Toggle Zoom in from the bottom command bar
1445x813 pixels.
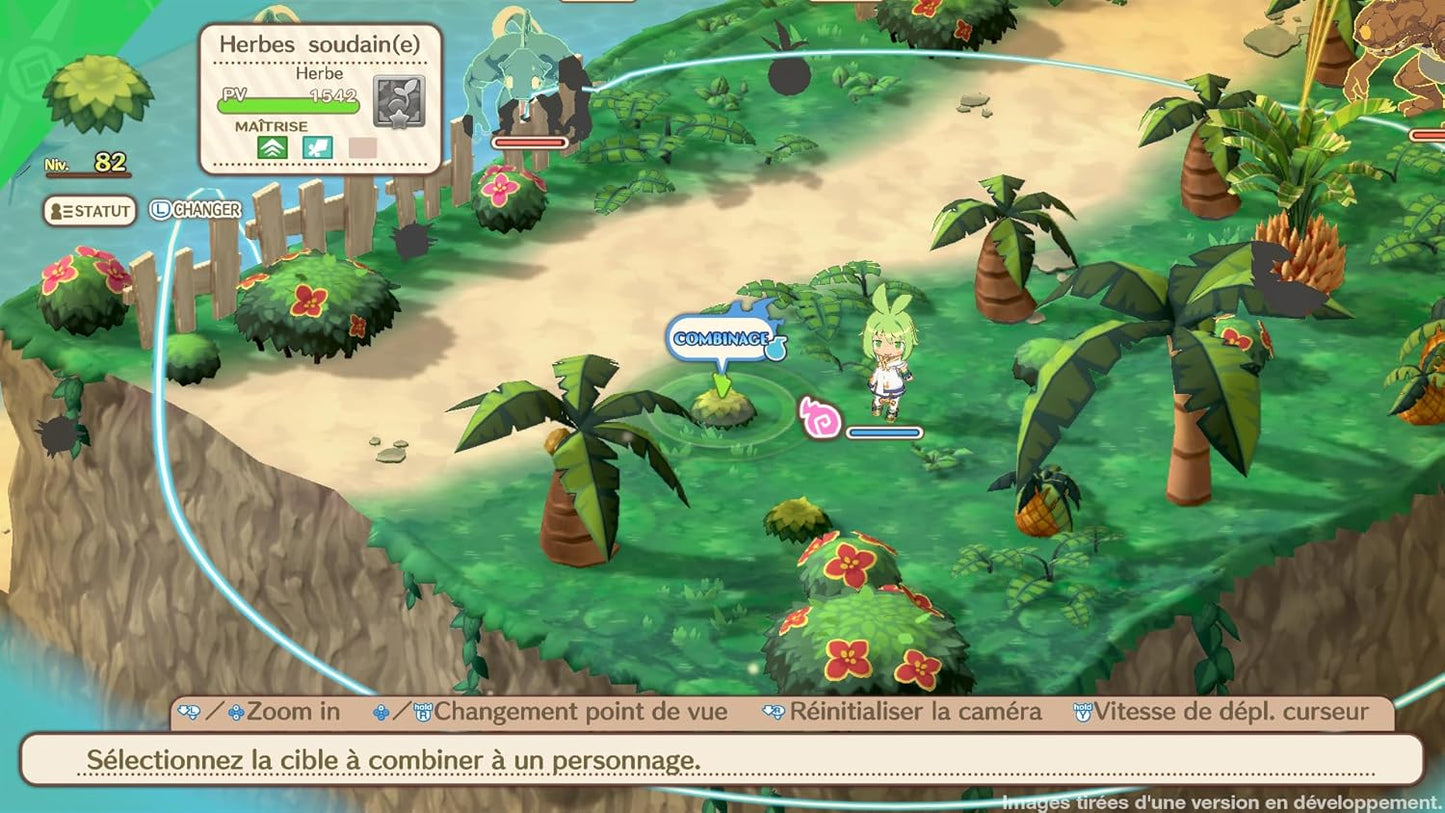coord(292,711)
